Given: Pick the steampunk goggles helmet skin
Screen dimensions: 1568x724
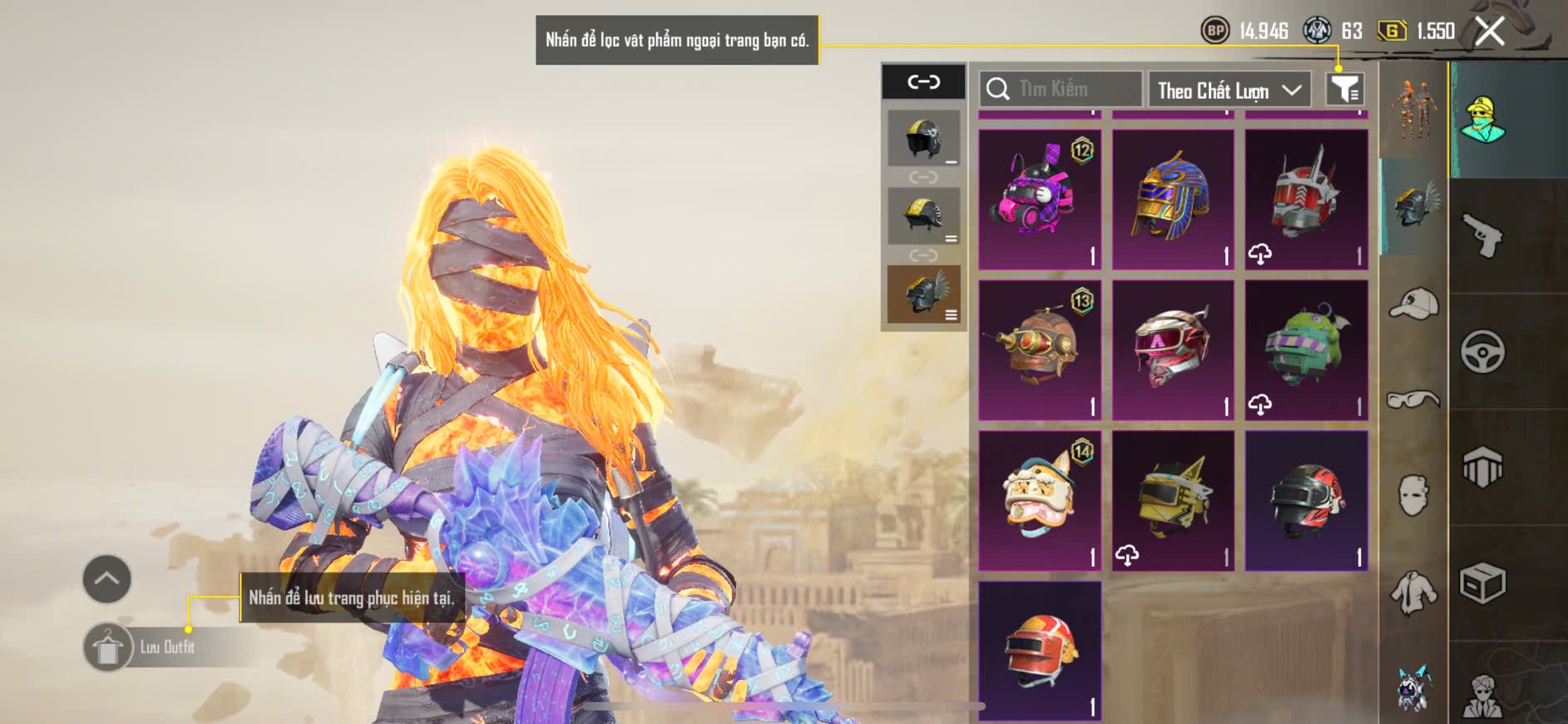Looking at the screenshot, I should tap(1040, 350).
